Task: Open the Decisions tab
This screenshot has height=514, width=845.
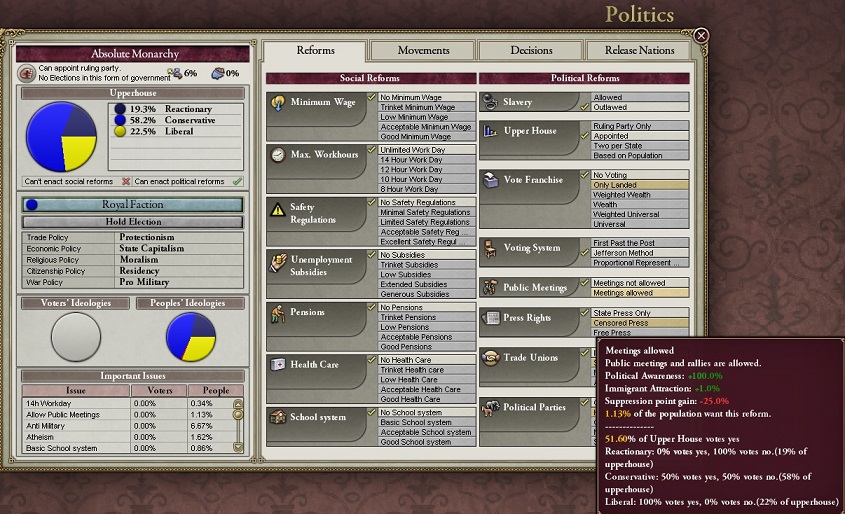Action: coord(531,50)
